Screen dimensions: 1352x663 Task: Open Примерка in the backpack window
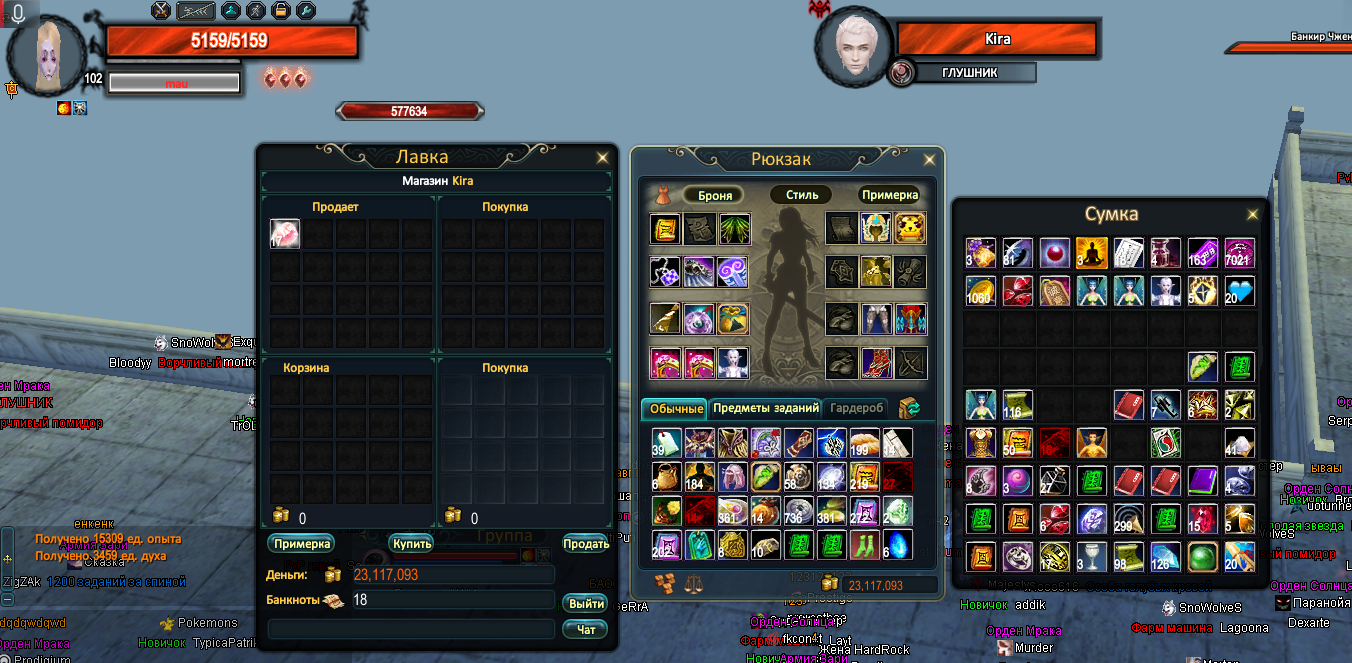click(x=889, y=195)
